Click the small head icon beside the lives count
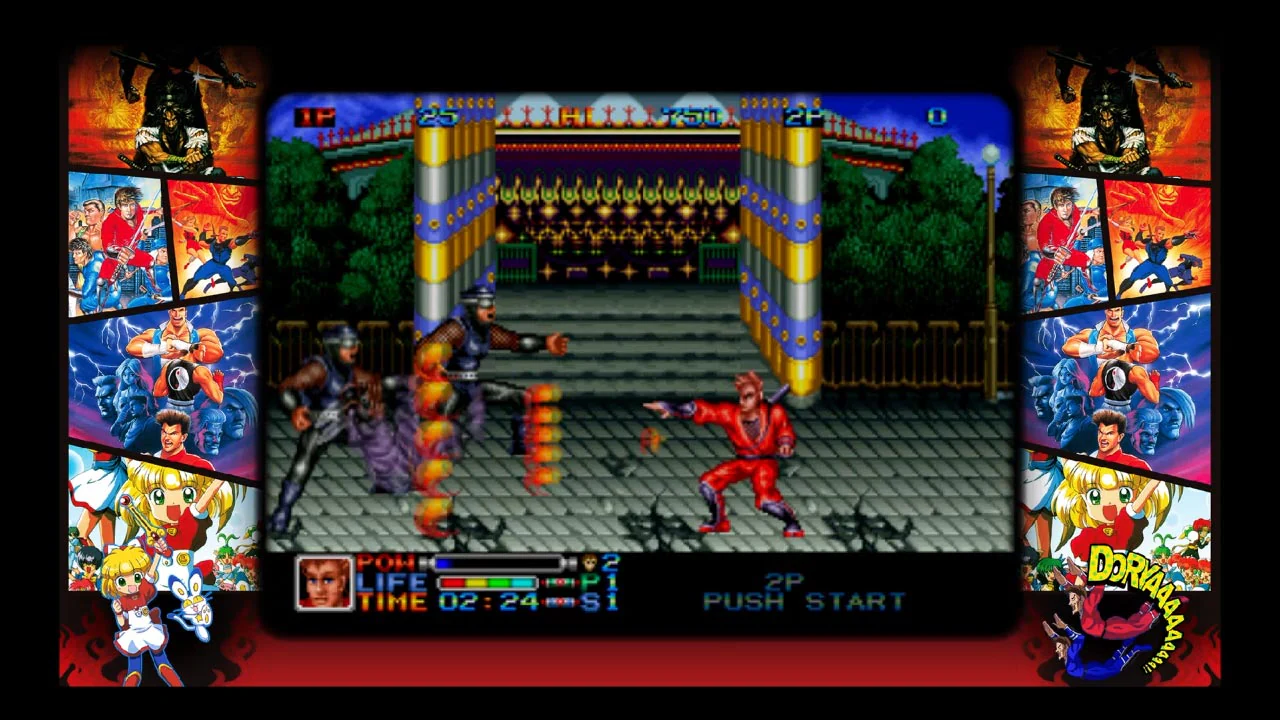The width and height of the screenshot is (1280, 720). tap(590, 562)
